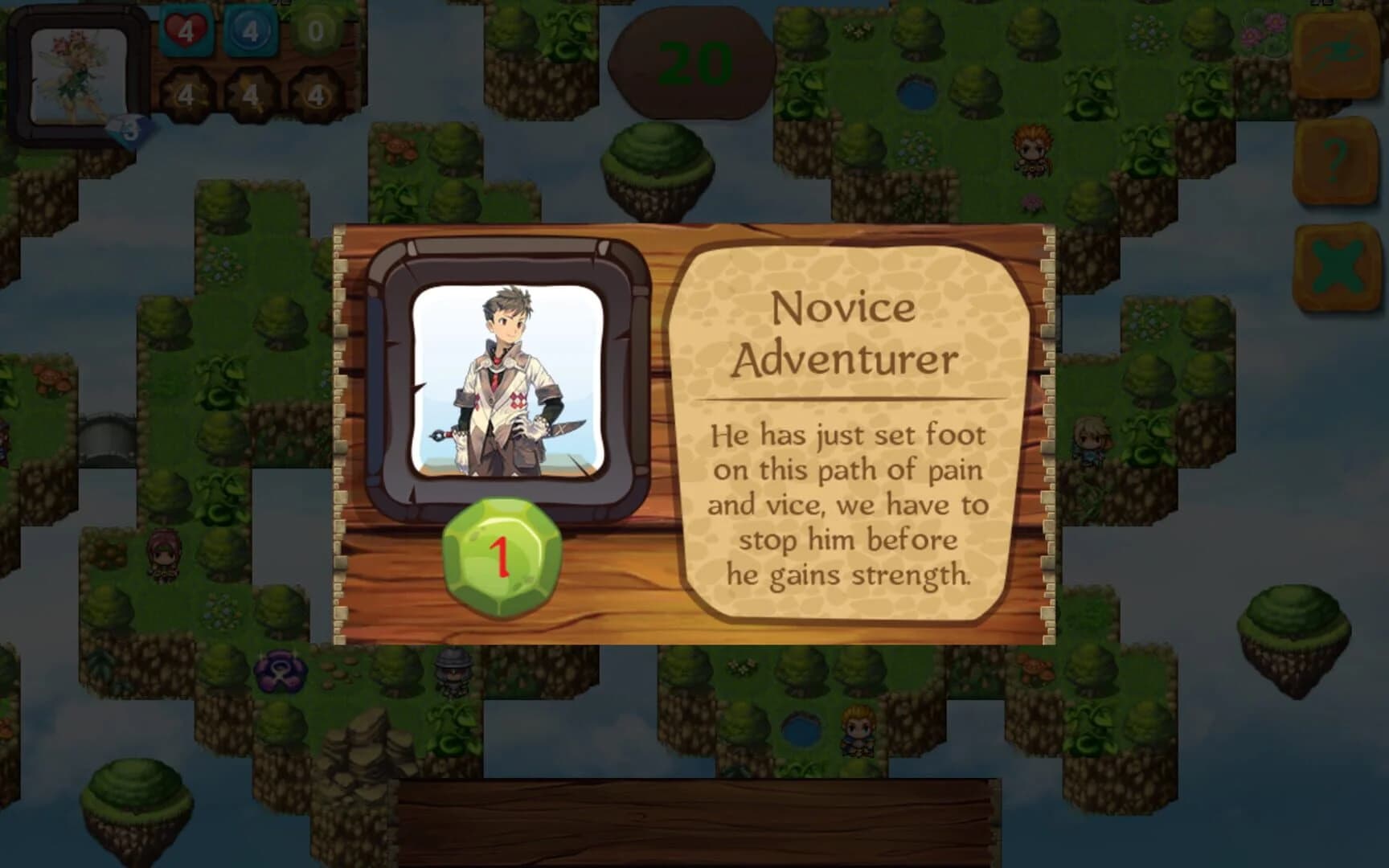Click the Novice Adventurer portrait
This screenshot has height=868, width=1389.
[506, 386]
